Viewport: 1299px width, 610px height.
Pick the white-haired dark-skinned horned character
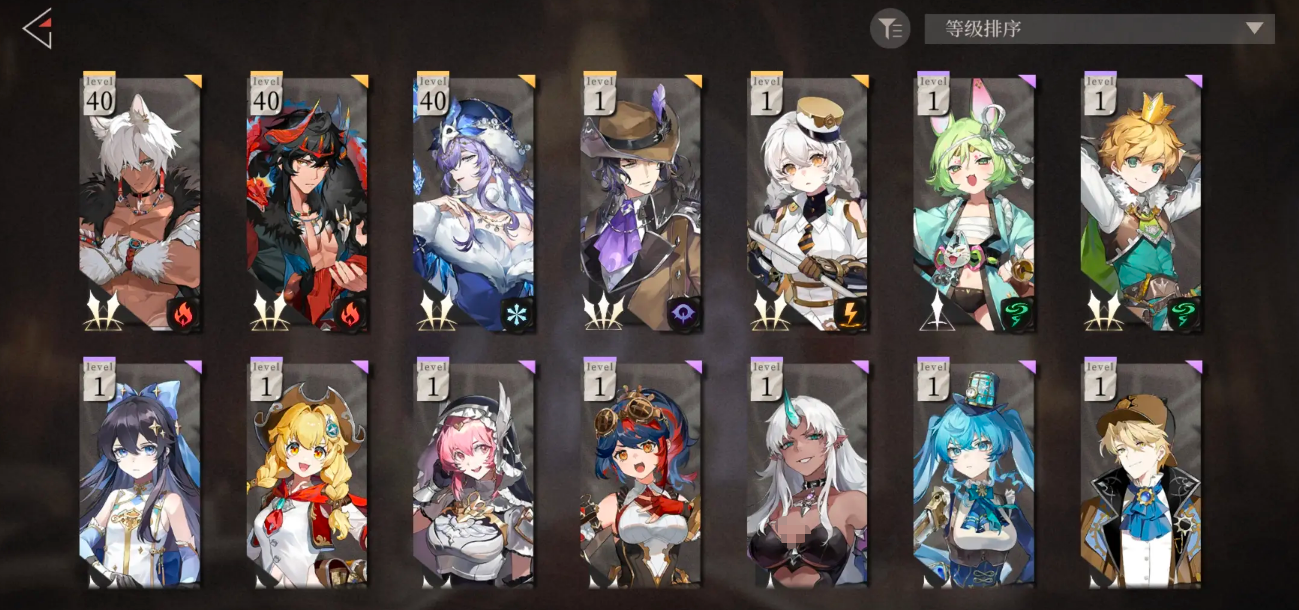tap(808, 475)
